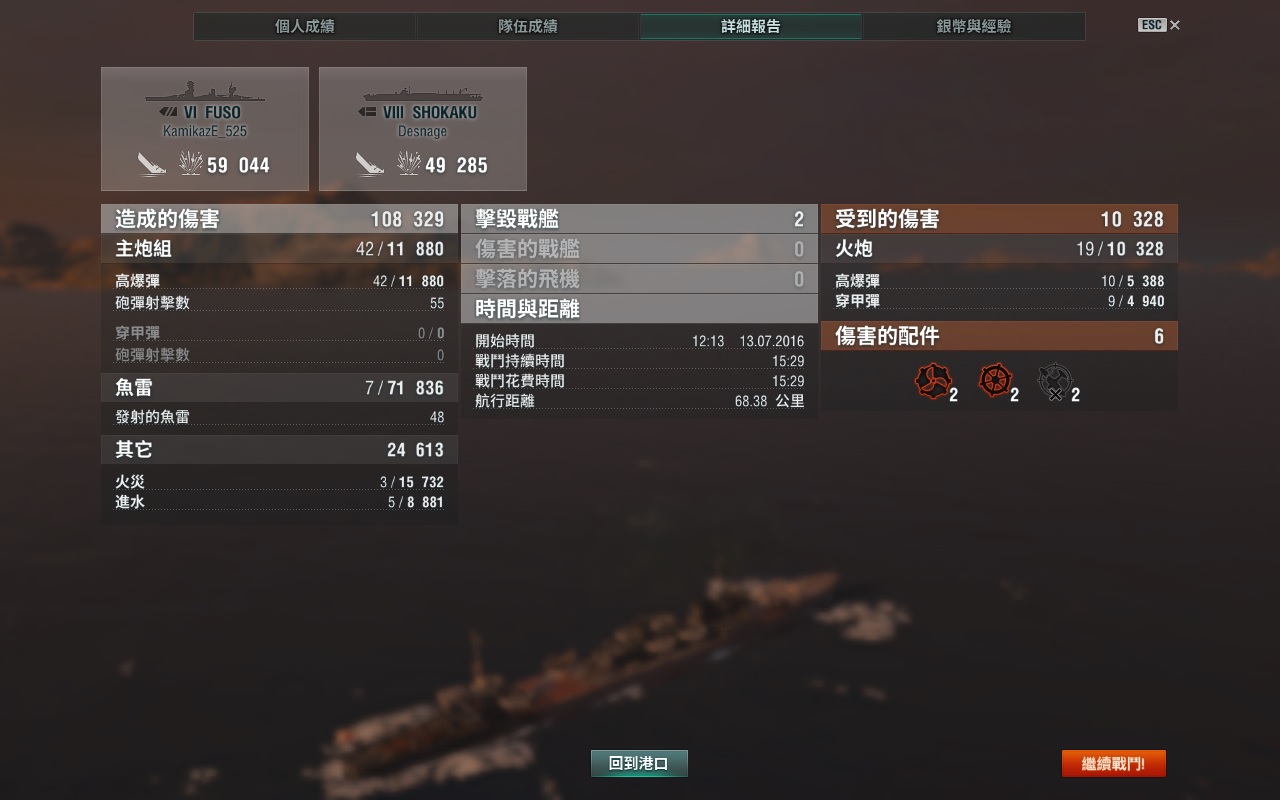Viewport: 1280px width, 800px height.
Task: Choose the VIII Shokaku destroyed ship card
Action: point(422,129)
